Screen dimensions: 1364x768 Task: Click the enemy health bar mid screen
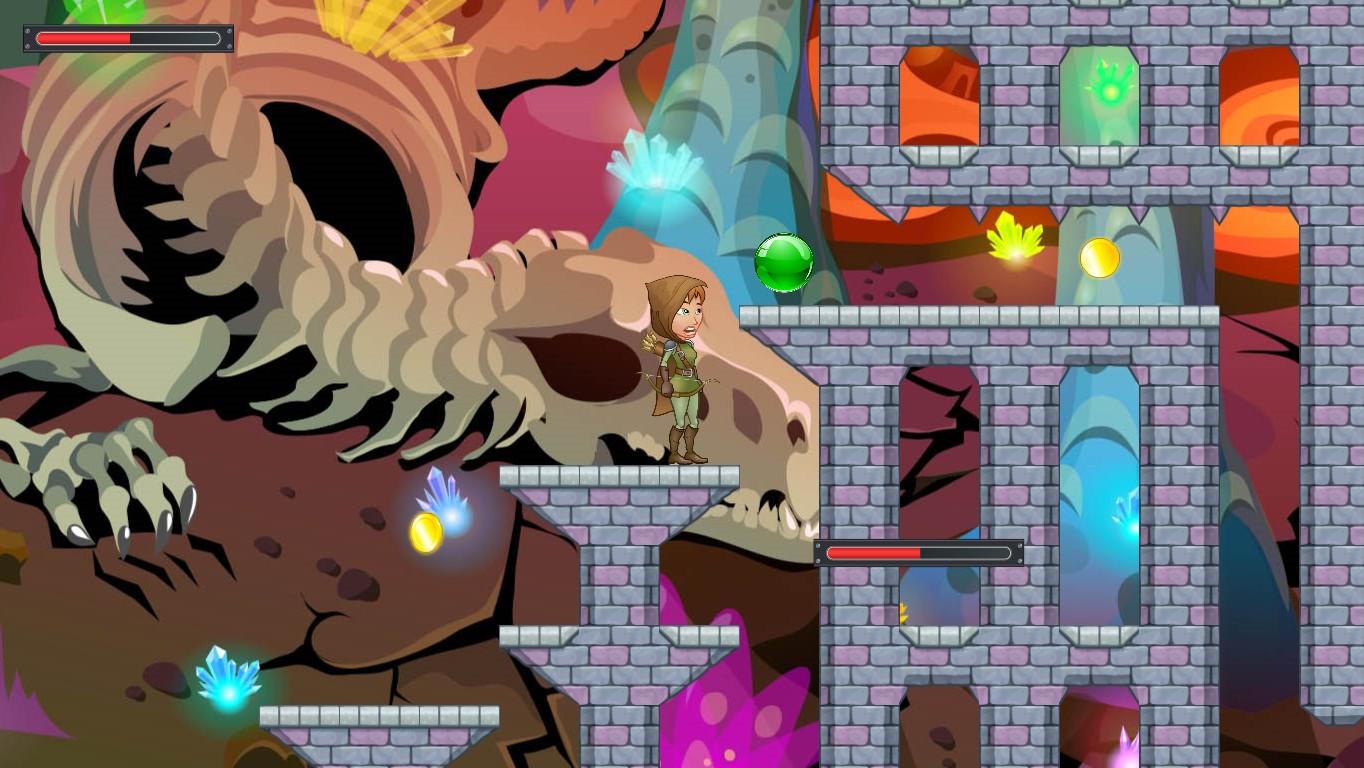[918, 551]
